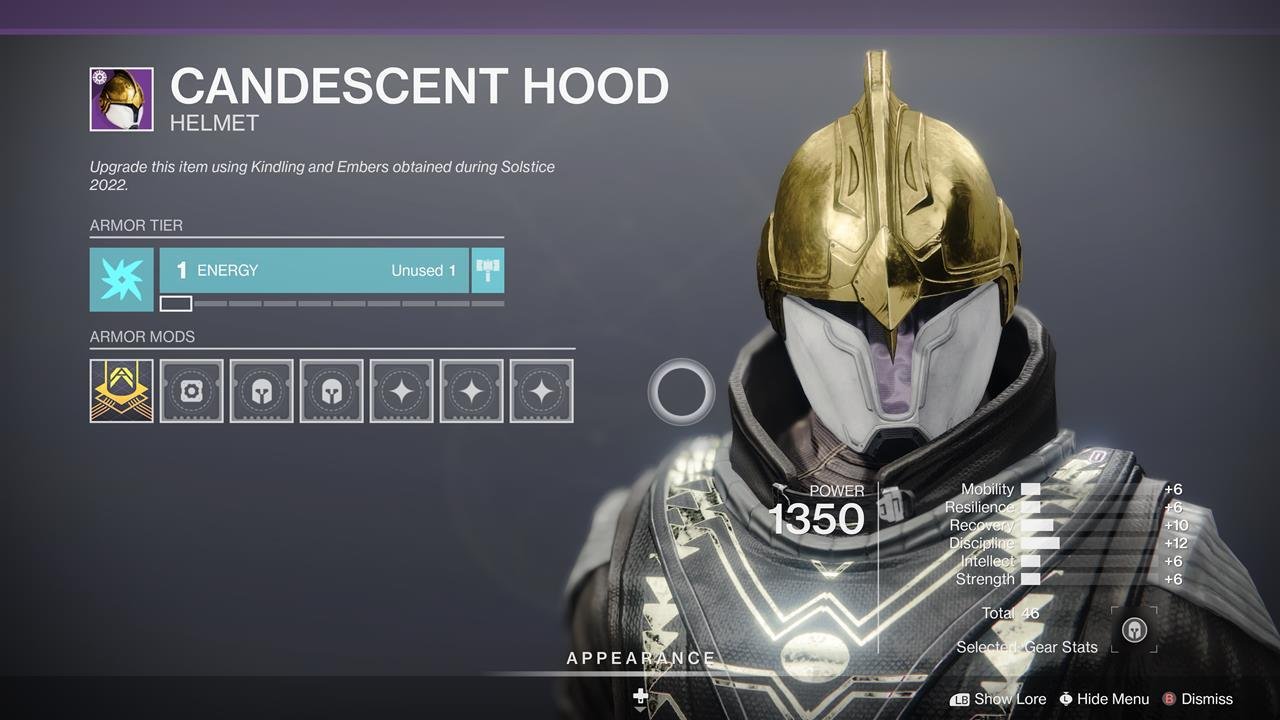The width and height of the screenshot is (1280, 720).
Task: Select the general armor mod slot with gear icon
Action: (x=191, y=391)
